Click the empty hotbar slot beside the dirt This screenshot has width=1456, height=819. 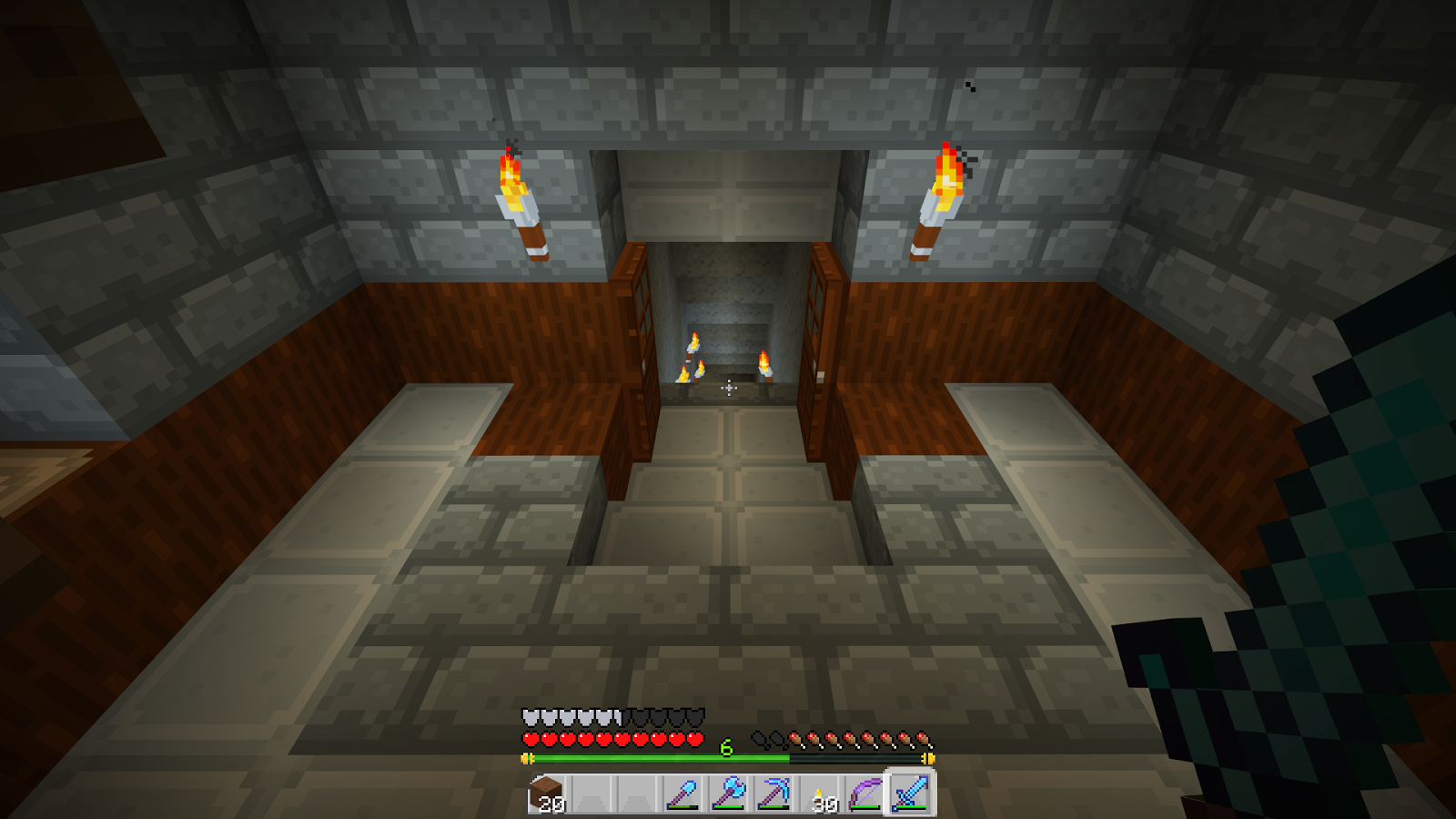592,793
